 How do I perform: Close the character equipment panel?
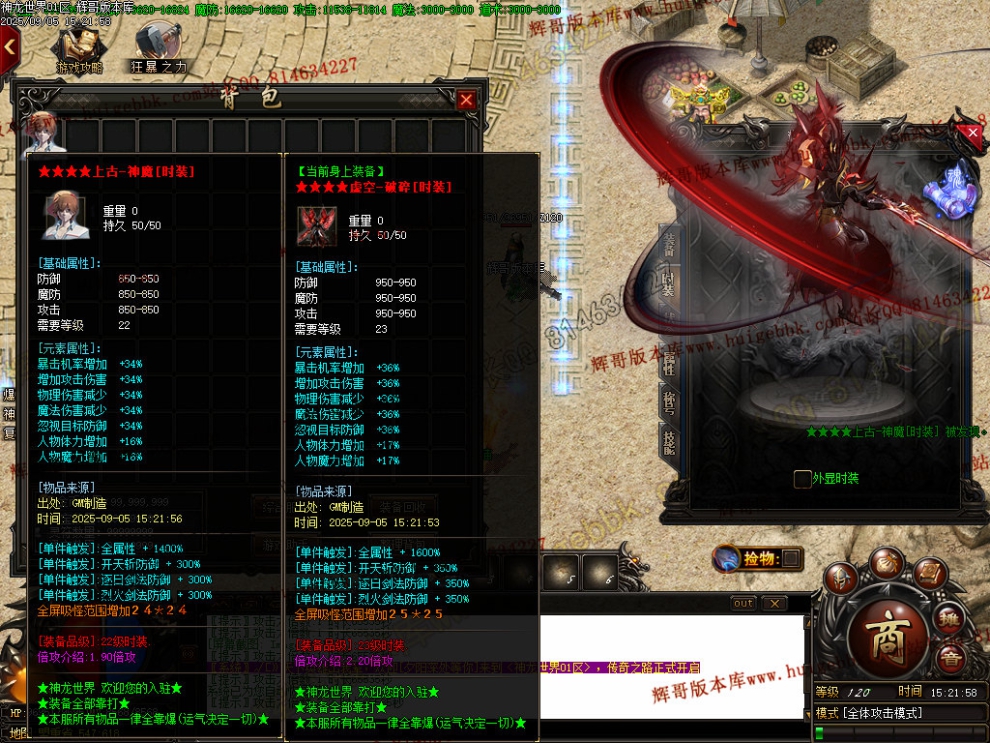click(x=969, y=133)
